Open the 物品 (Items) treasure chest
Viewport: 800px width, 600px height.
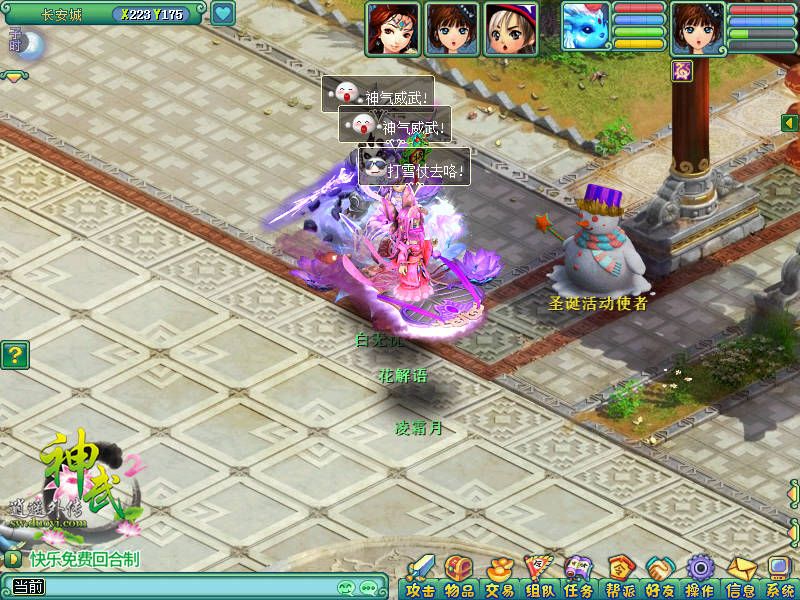pos(459,577)
